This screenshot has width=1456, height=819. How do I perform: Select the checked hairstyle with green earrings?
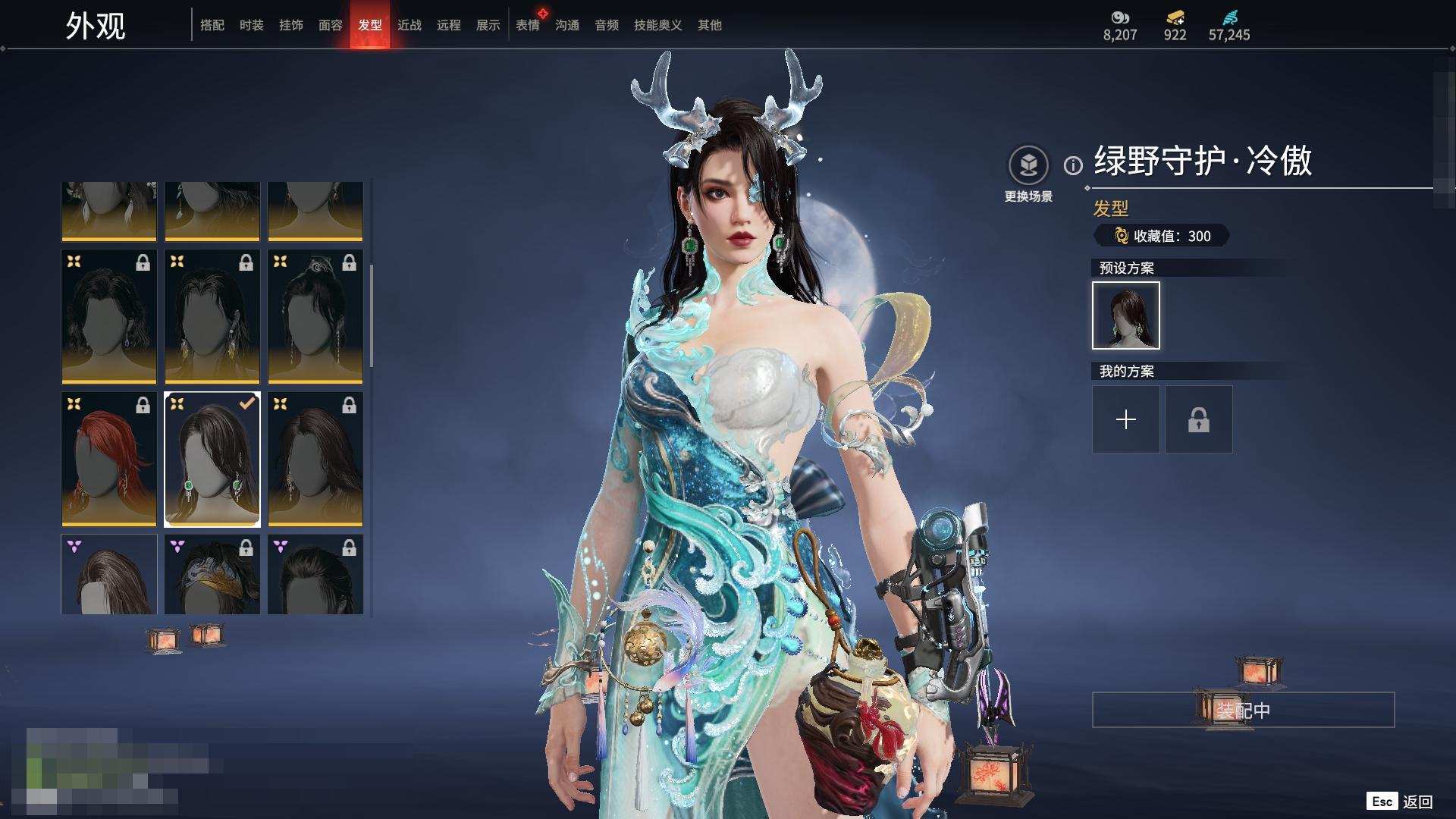pos(212,459)
